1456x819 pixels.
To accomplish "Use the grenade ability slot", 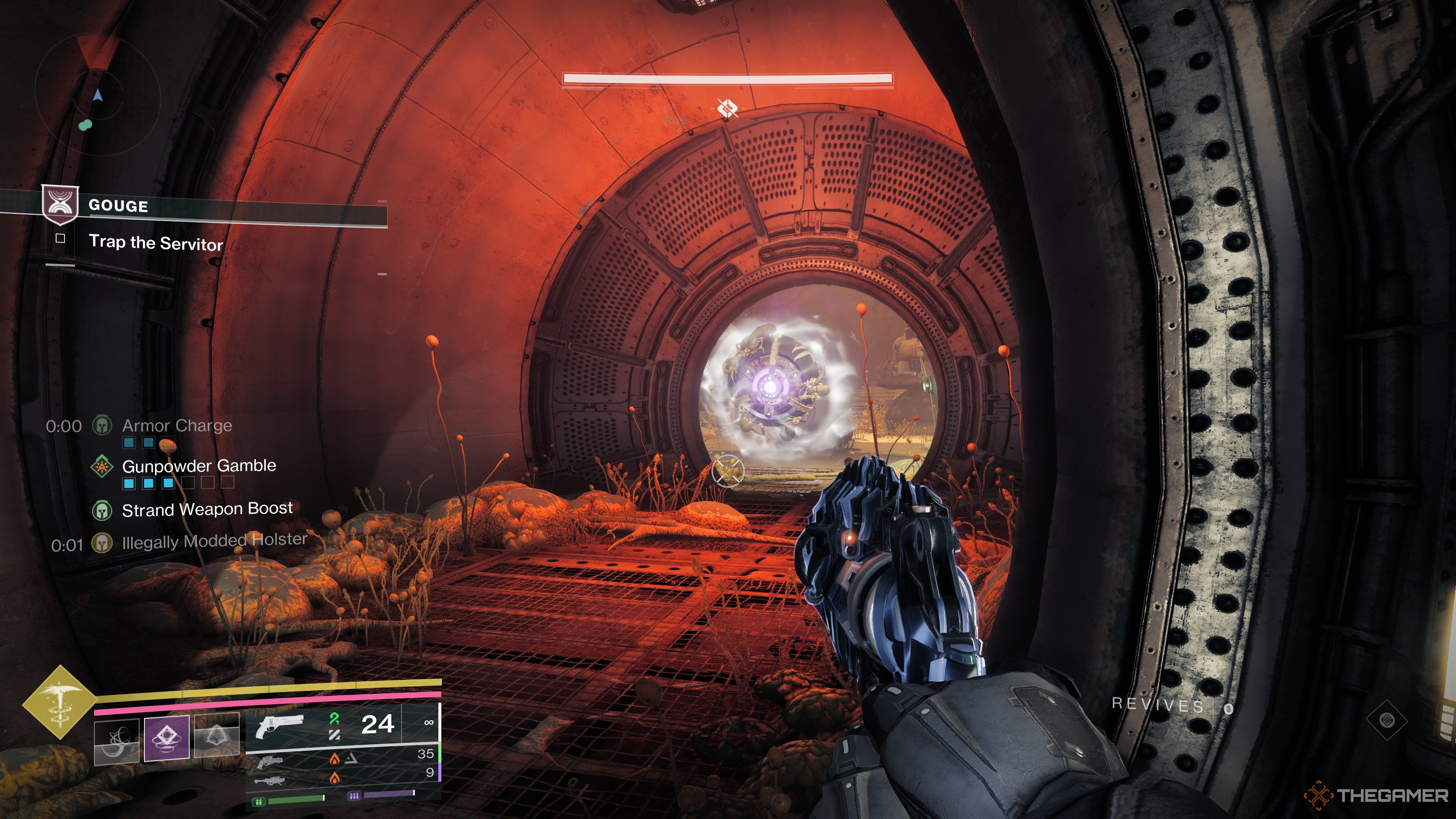I will tap(116, 741).
